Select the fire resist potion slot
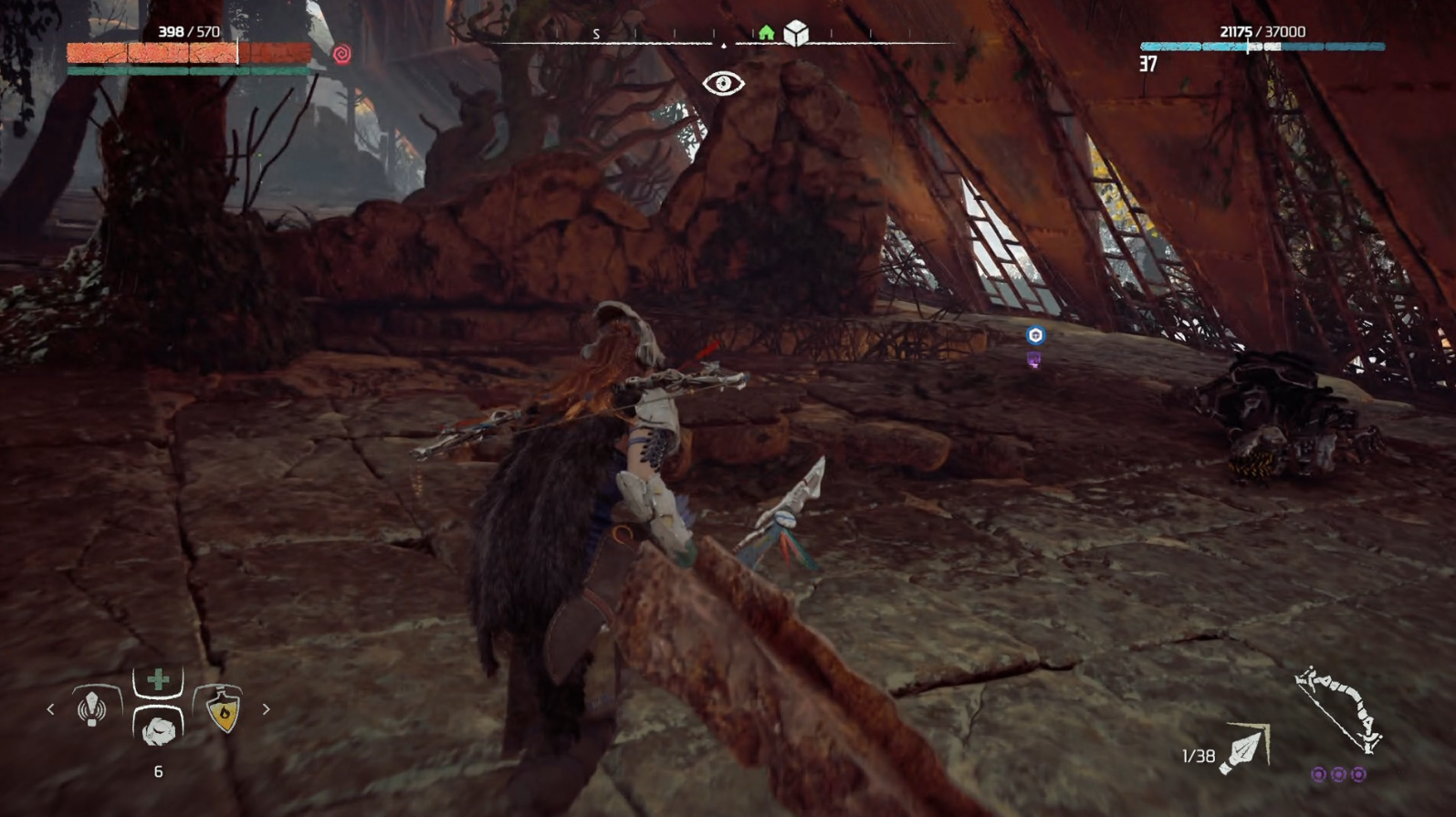This screenshot has width=1456, height=817. [x=224, y=708]
